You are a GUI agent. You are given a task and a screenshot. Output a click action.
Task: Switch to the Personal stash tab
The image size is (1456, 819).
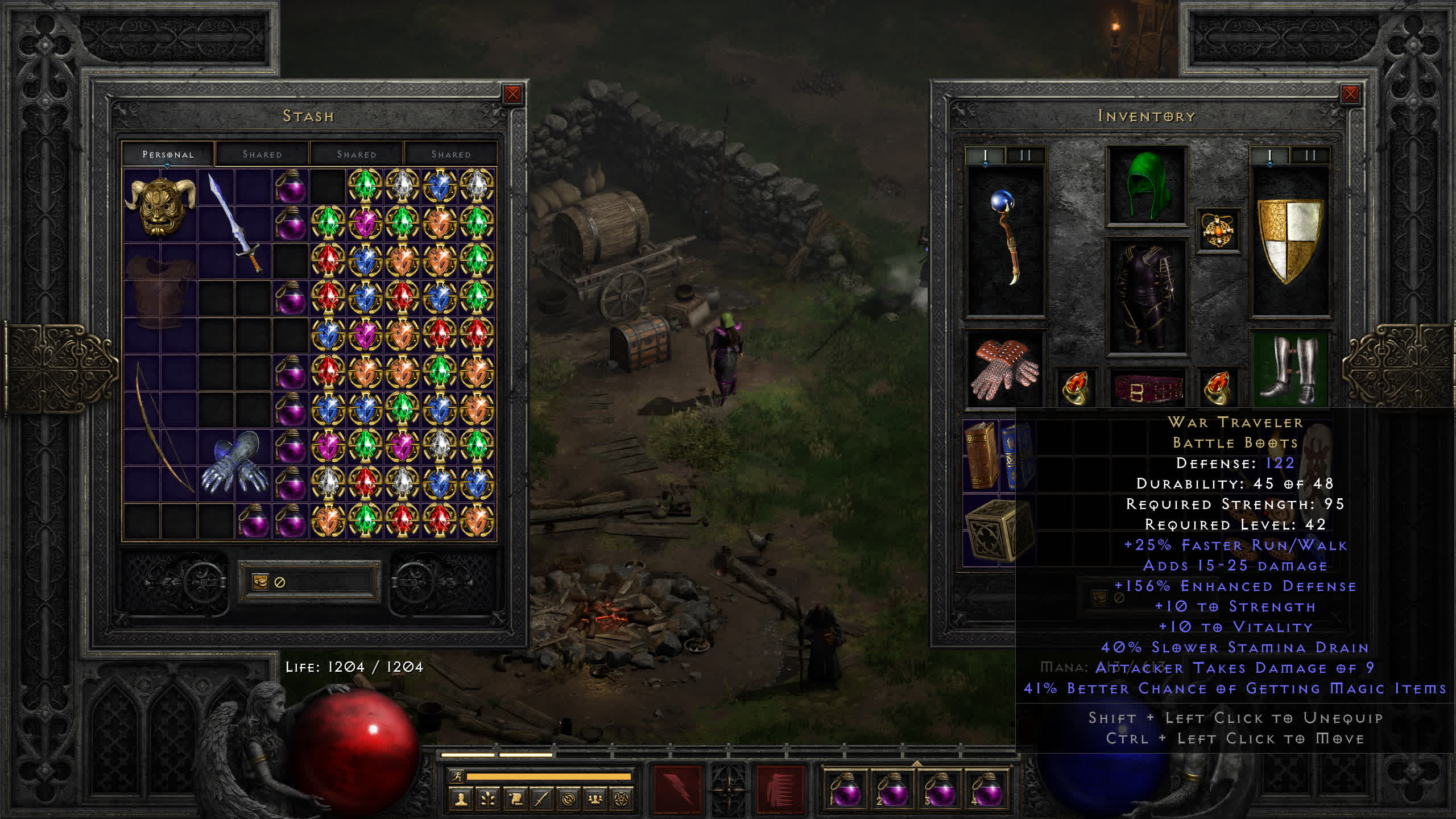tap(168, 154)
